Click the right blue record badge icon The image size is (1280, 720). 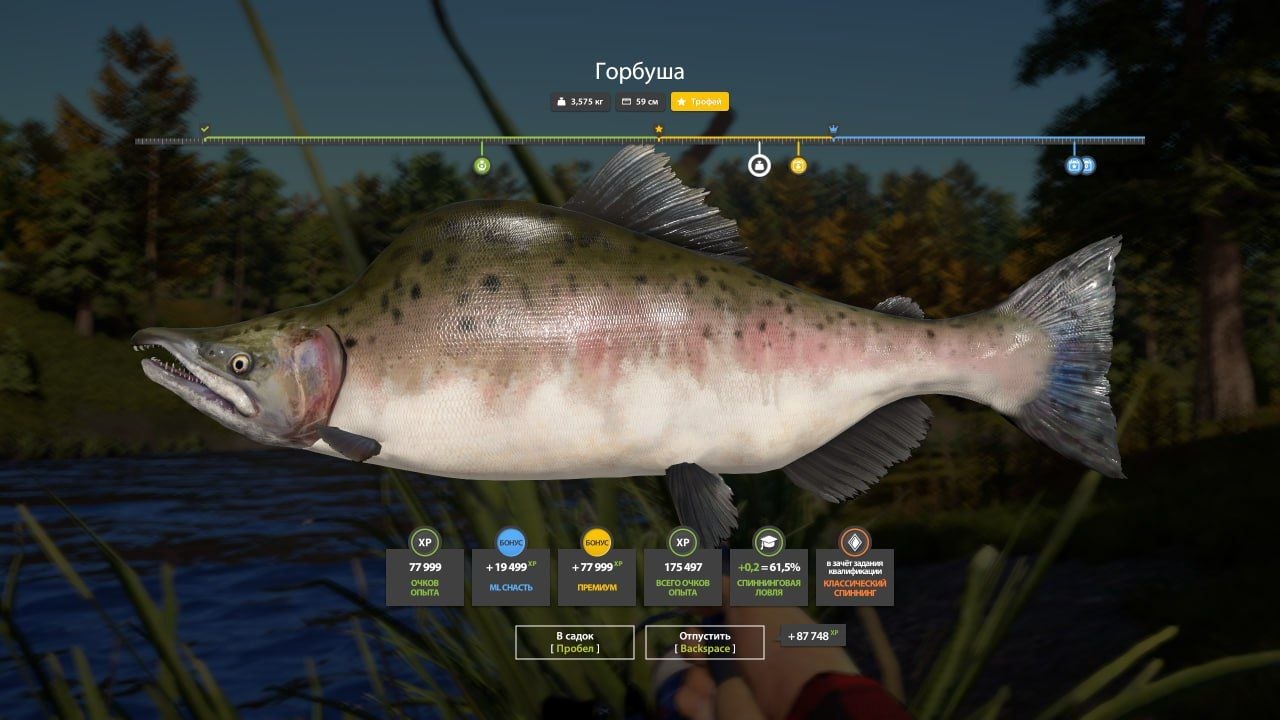click(x=1089, y=166)
